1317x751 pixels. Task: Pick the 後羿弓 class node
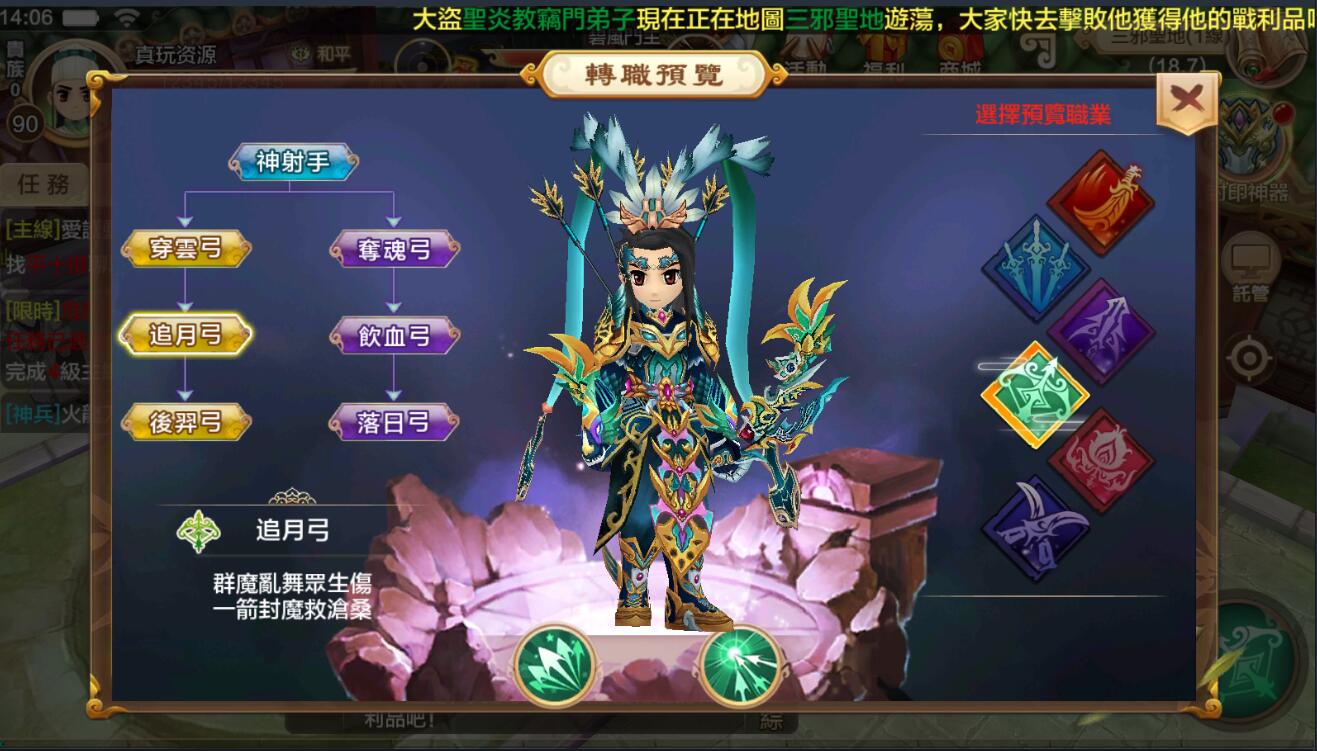pos(186,423)
